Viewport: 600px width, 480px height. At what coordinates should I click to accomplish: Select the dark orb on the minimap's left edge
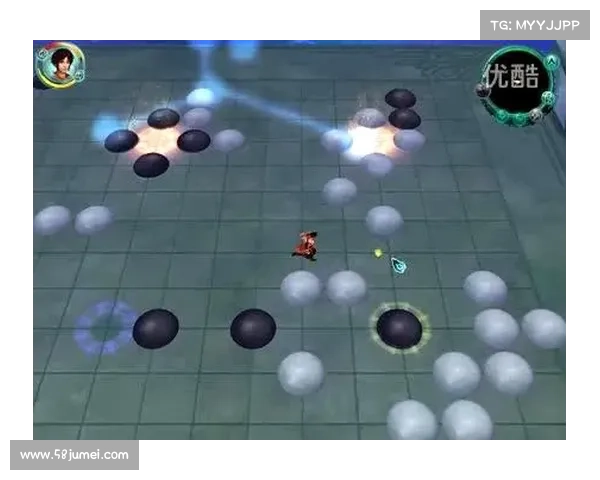pos(483,89)
